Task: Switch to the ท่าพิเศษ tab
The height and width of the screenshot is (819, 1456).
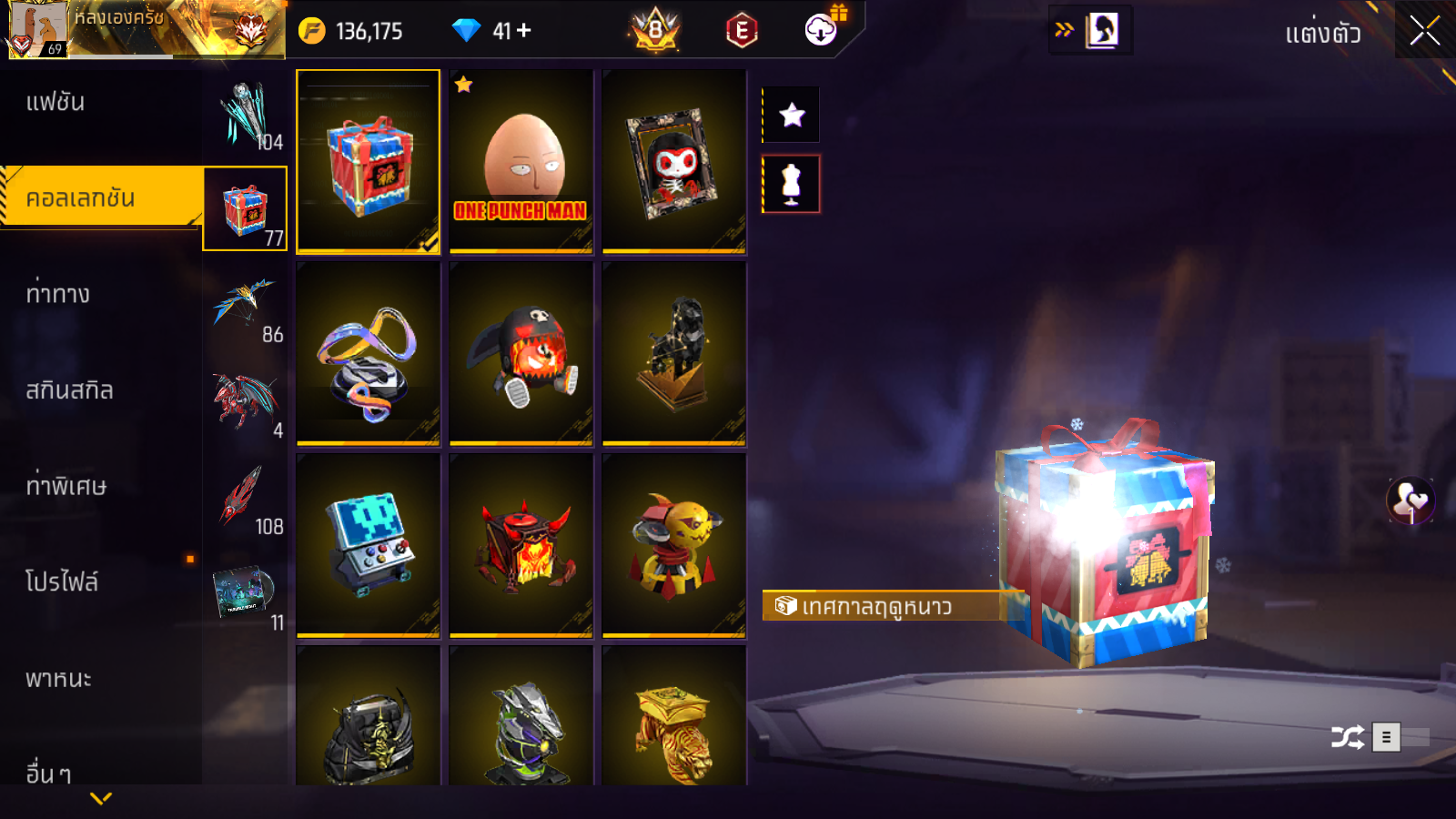Action: click(x=66, y=486)
